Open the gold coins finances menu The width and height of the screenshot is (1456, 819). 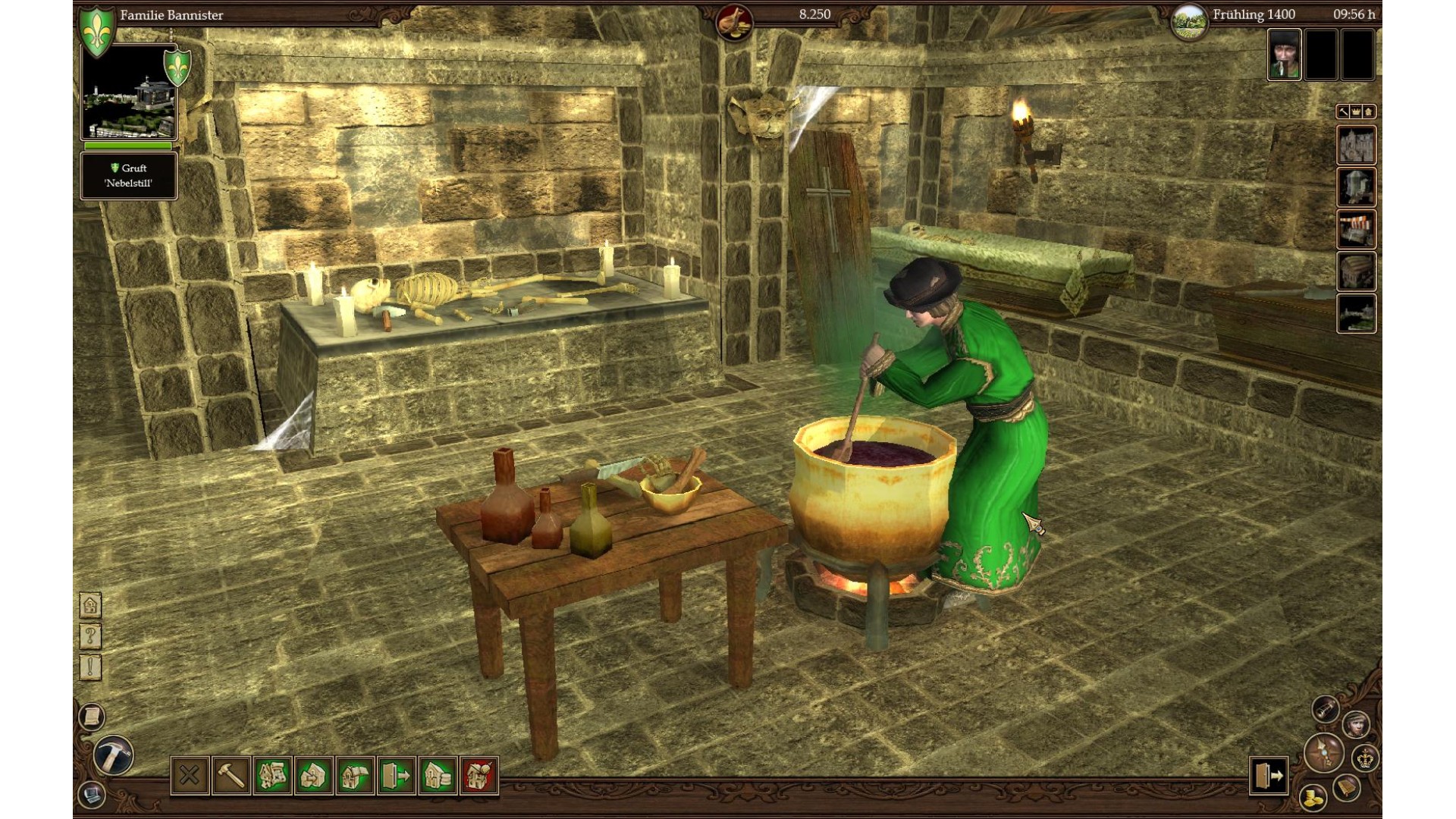[1312, 798]
